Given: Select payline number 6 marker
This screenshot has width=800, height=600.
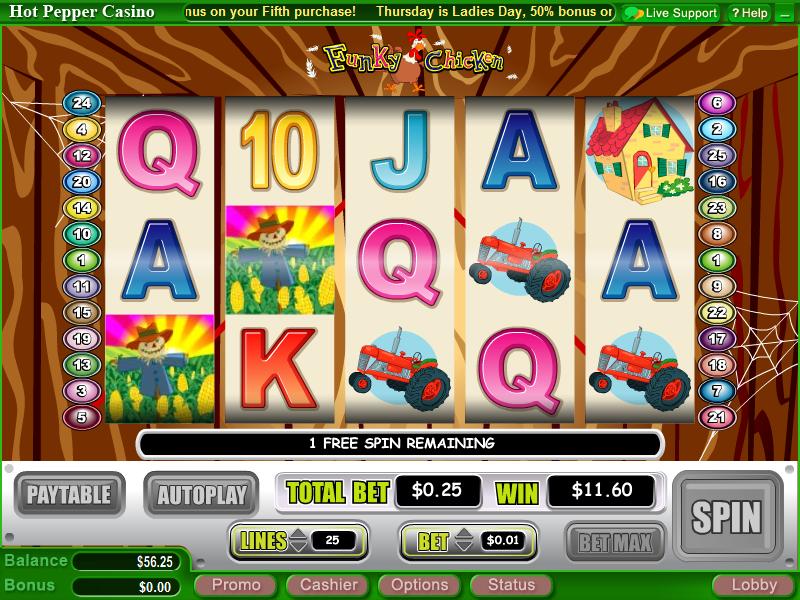Looking at the screenshot, I should [x=716, y=103].
